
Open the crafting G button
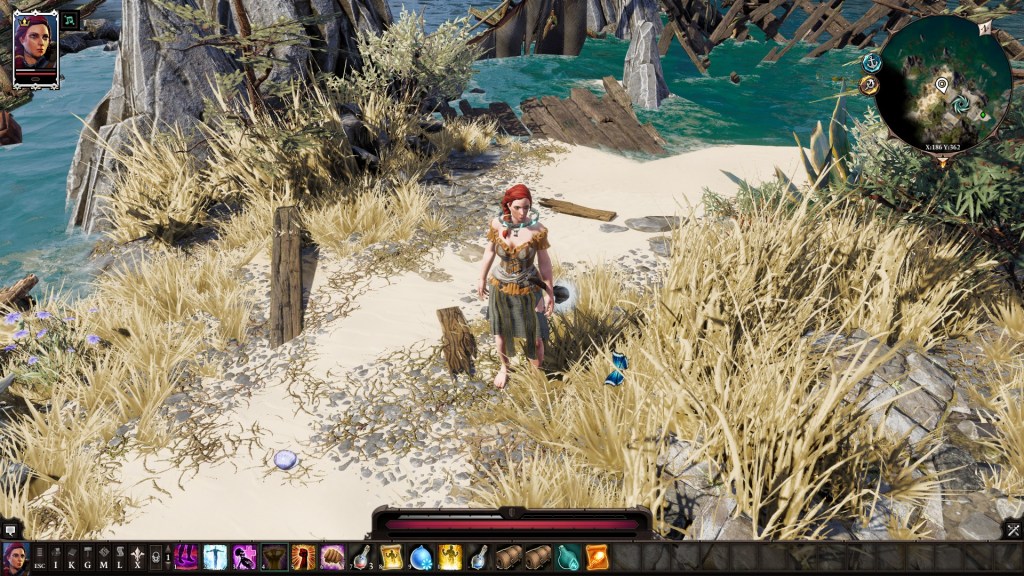[87, 558]
